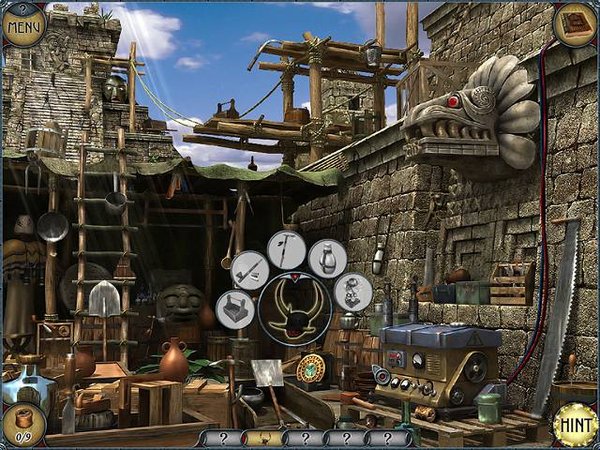
Task: Click the horned helmet center circle
Action: click(x=295, y=308)
